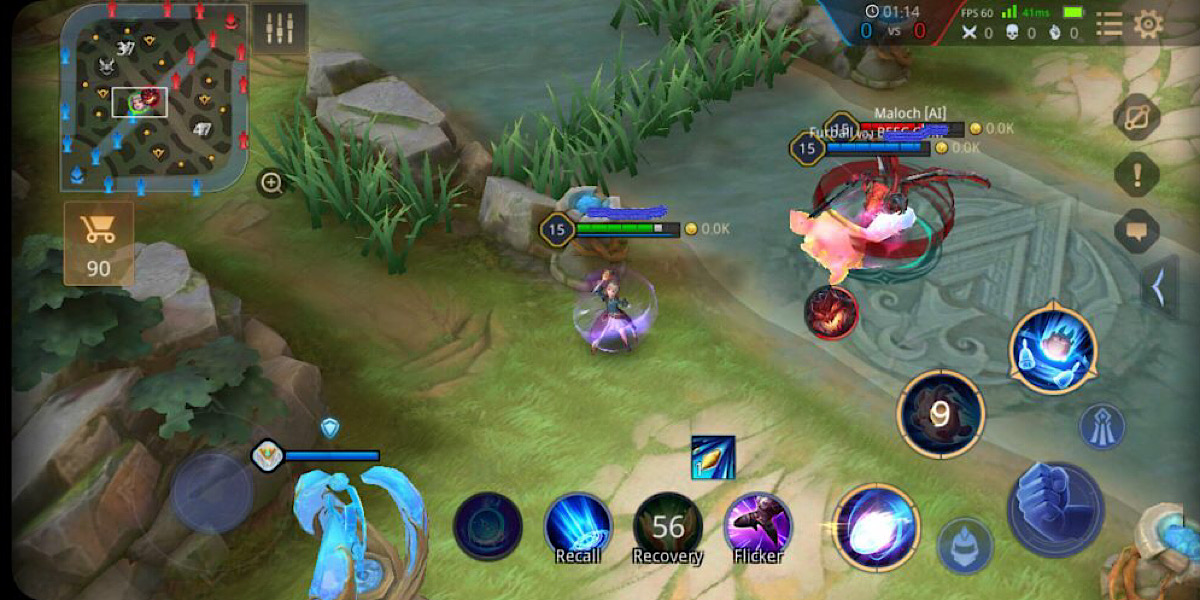Open the settings gear menu
The width and height of the screenshot is (1200, 600).
1148,24
